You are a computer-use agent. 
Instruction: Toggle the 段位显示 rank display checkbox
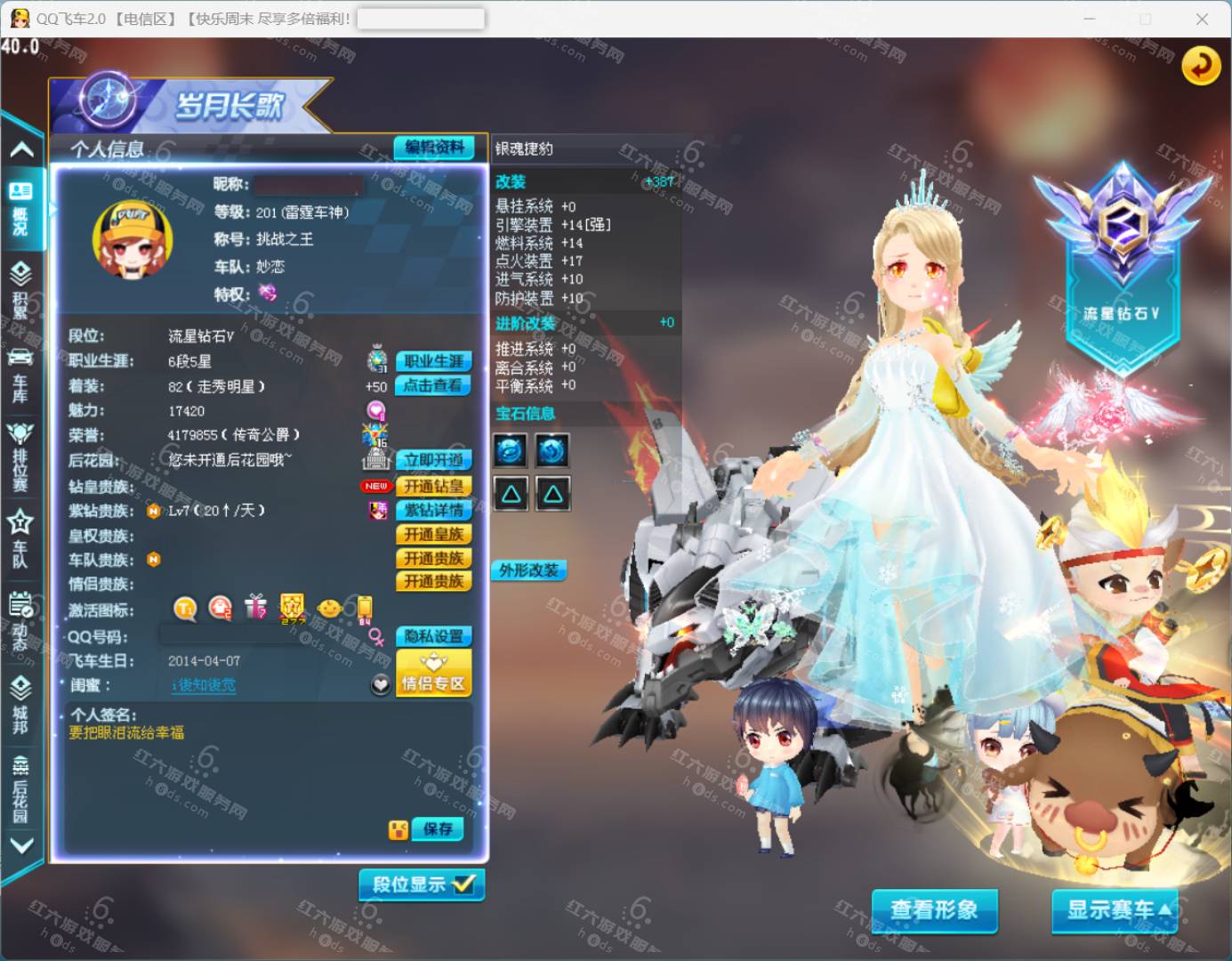tap(423, 884)
